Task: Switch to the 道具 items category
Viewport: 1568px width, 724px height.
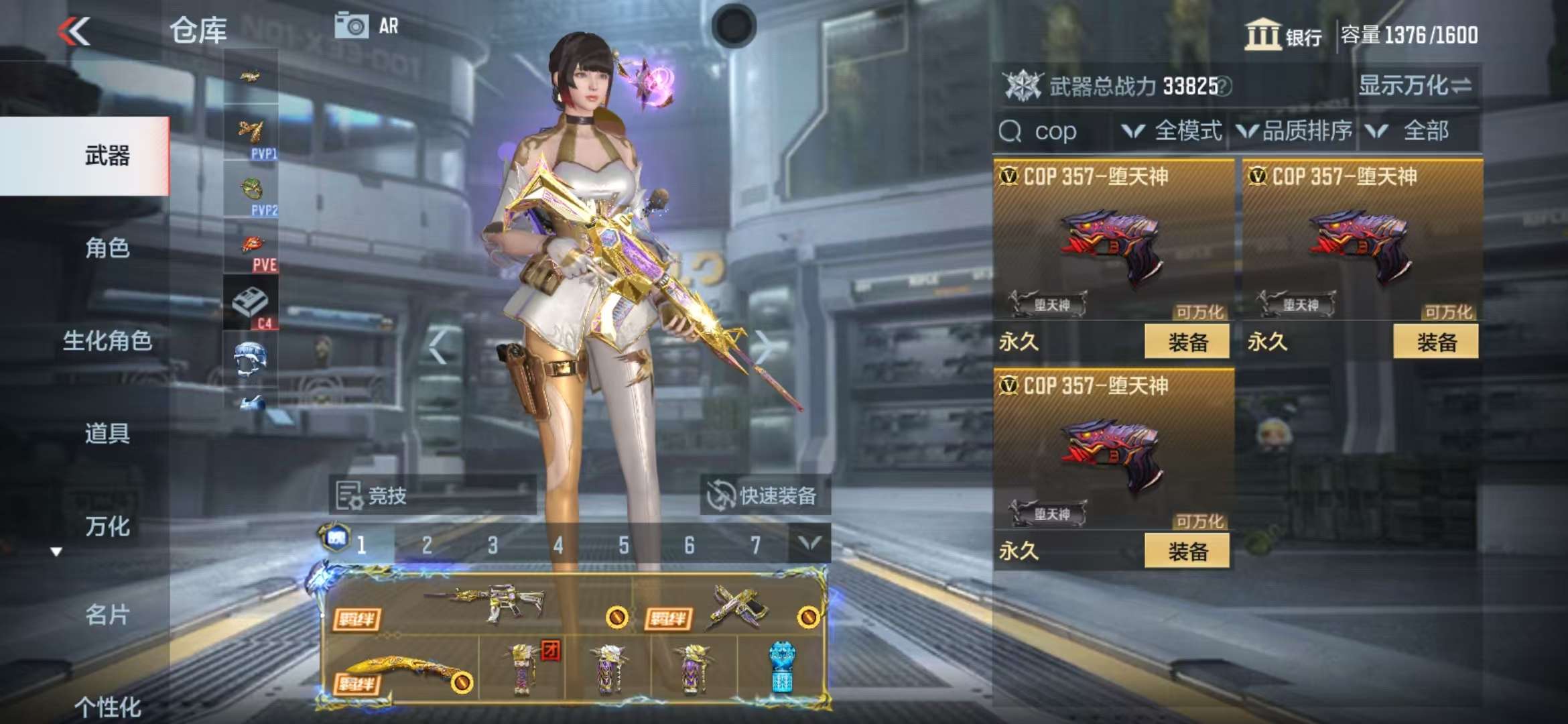Action: click(107, 433)
